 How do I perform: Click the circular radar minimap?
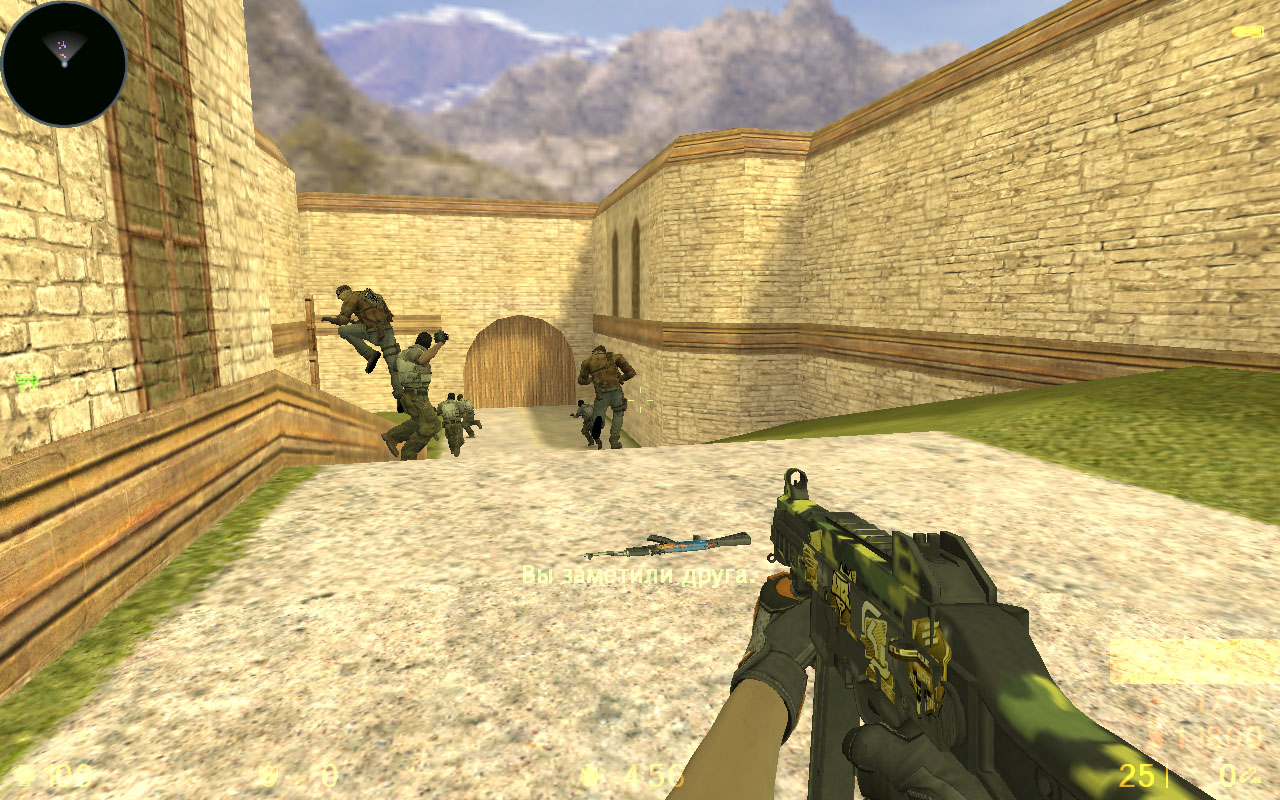(64, 63)
